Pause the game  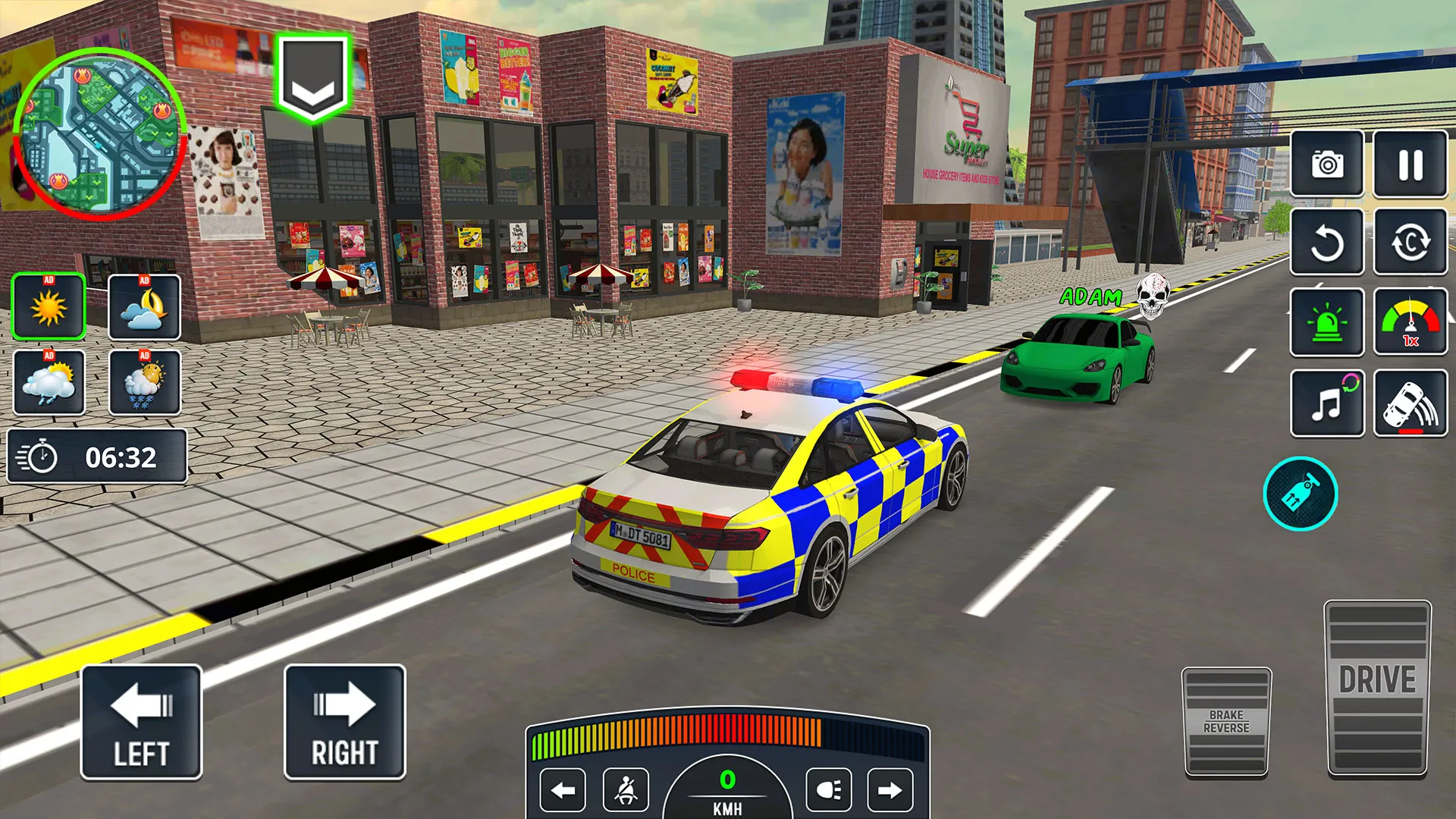1410,164
